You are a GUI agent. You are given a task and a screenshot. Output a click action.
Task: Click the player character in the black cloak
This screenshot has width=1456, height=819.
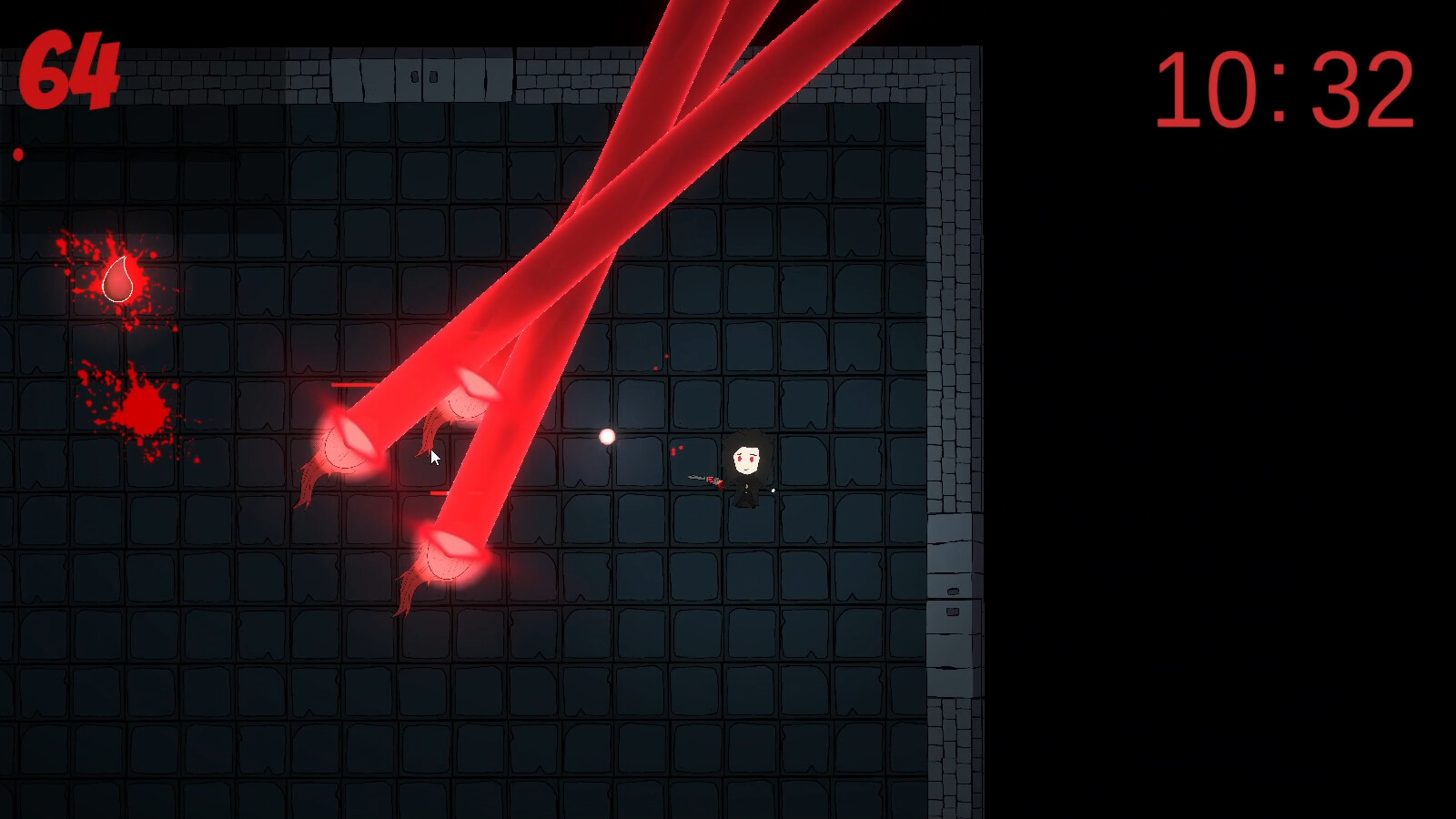pyautogui.click(x=746, y=469)
